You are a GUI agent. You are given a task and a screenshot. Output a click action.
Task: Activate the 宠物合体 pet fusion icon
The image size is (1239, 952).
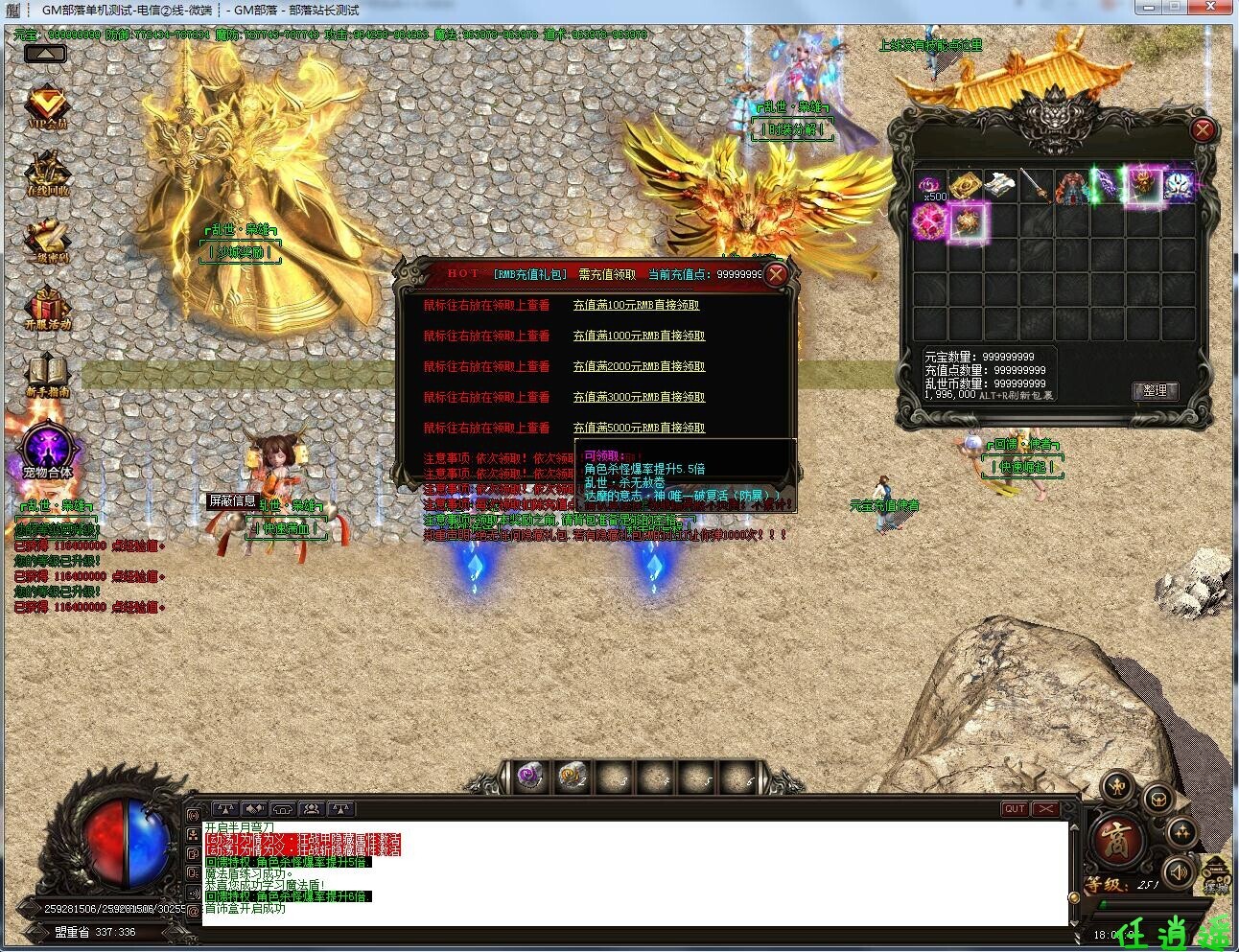(47, 449)
